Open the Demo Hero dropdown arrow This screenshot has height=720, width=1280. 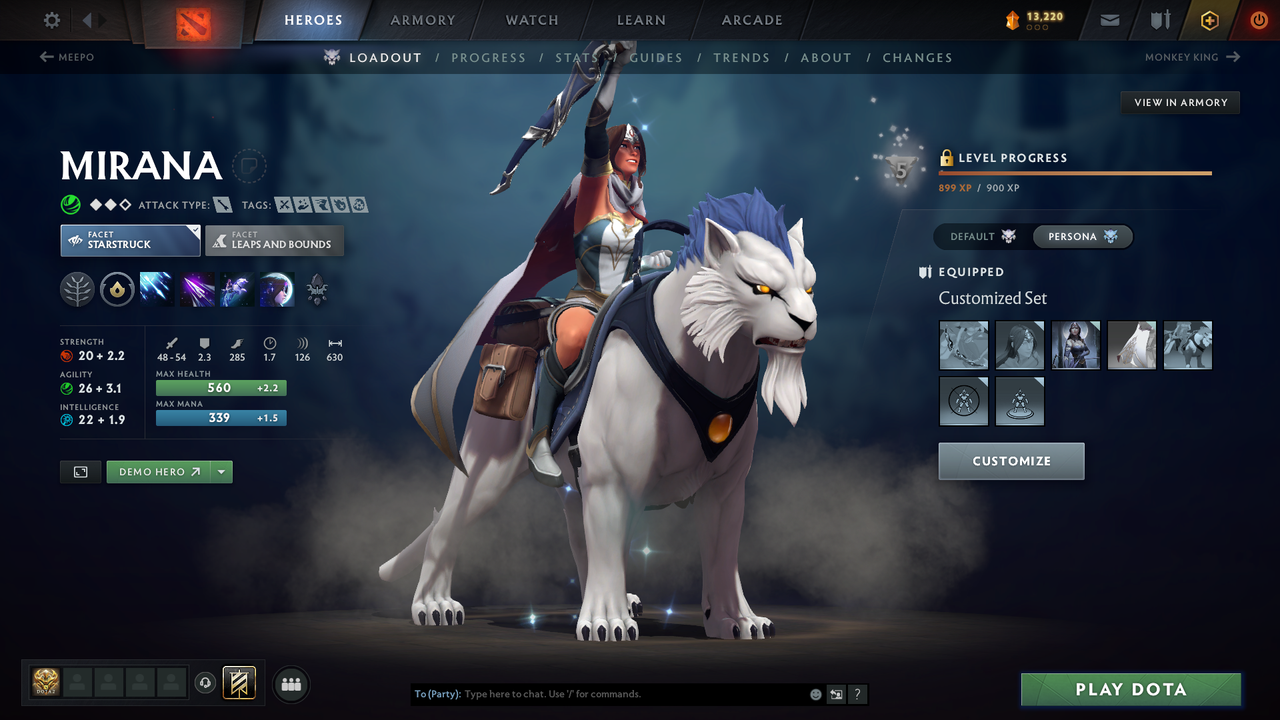(x=222, y=471)
